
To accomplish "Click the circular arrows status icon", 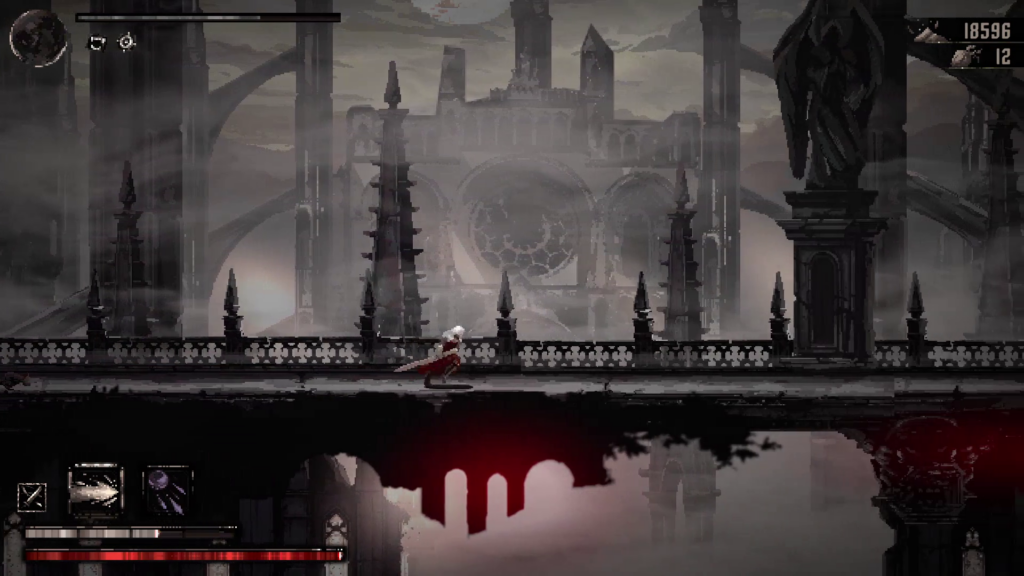I will [97, 42].
